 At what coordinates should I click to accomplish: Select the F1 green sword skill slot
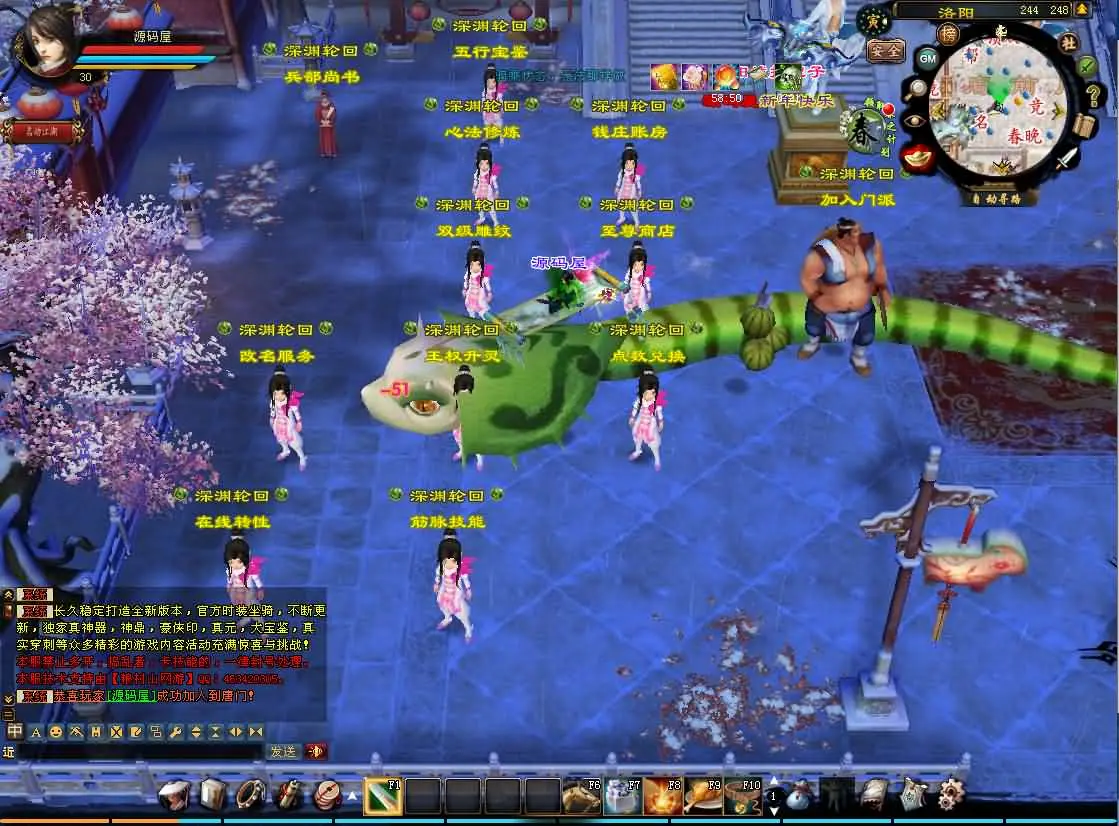pyautogui.click(x=381, y=796)
